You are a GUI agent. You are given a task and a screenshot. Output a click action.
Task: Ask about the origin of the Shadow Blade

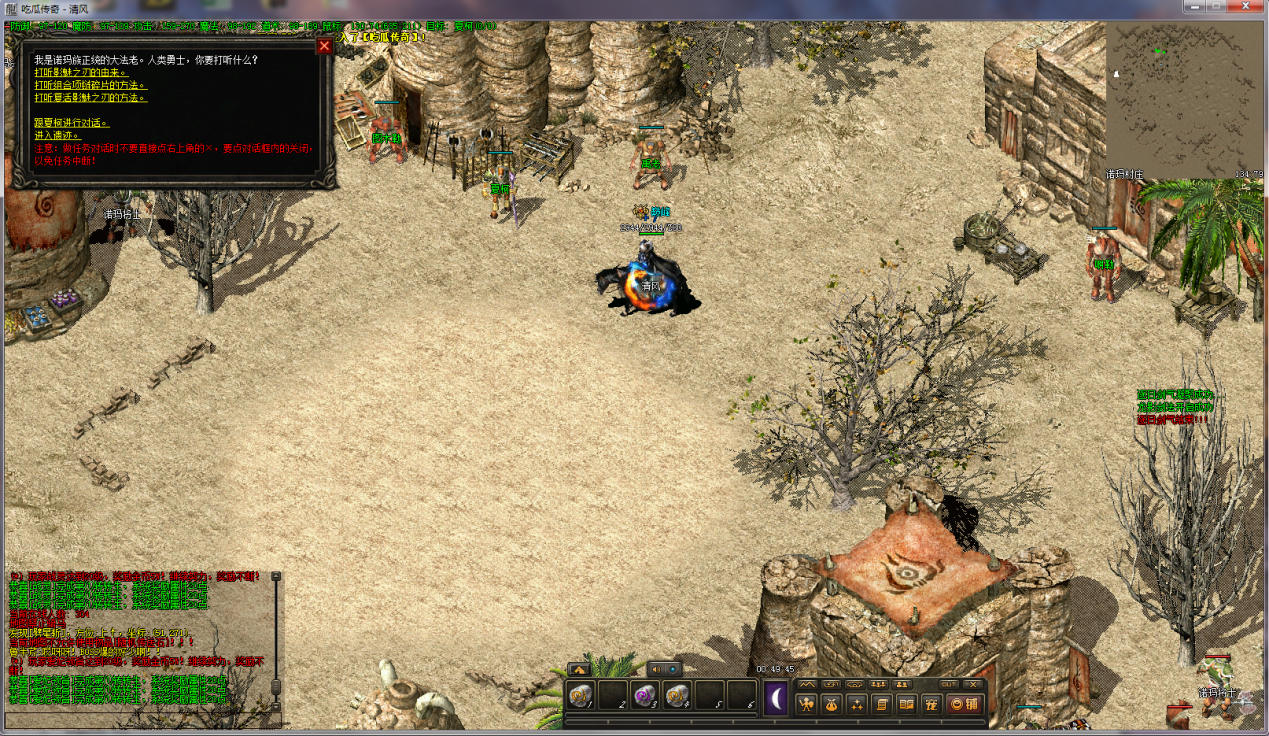pyautogui.click(x=81, y=73)
